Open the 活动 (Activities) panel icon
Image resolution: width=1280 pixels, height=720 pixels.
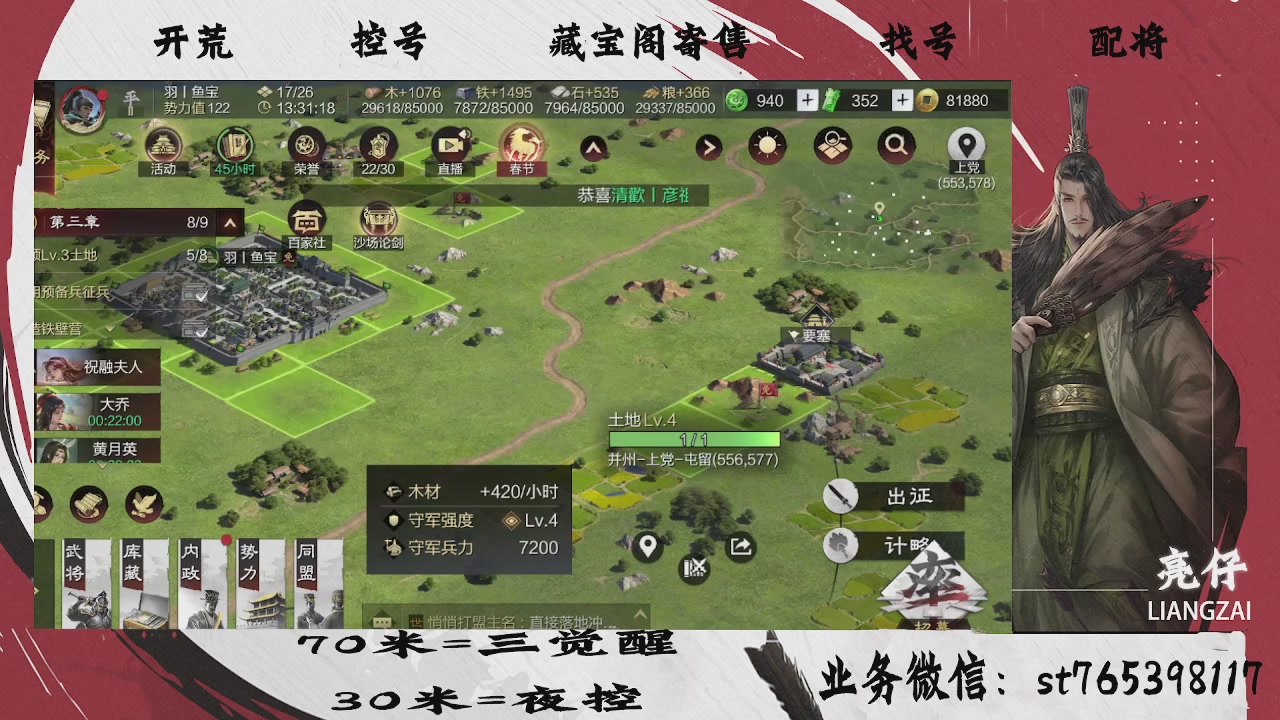pyautogui.click(x=165, y=147)
